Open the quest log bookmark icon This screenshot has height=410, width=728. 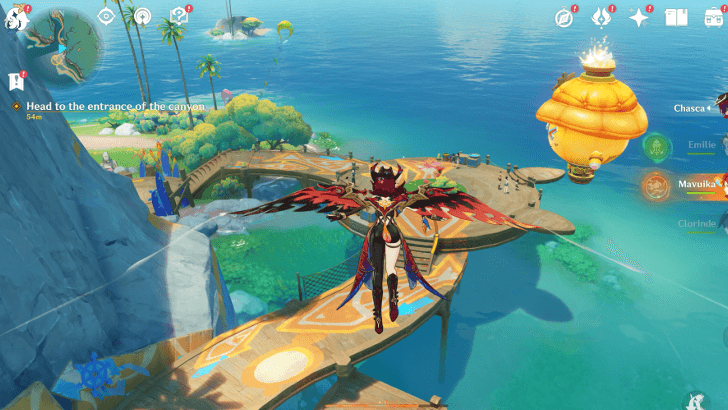[x=15, y=82]
